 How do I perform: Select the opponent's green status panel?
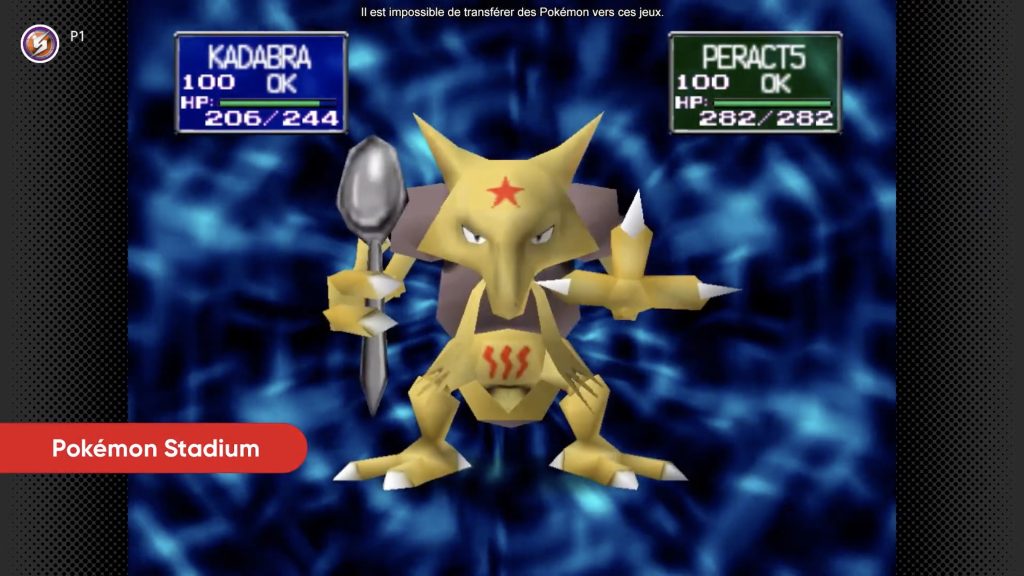(754, 82)
